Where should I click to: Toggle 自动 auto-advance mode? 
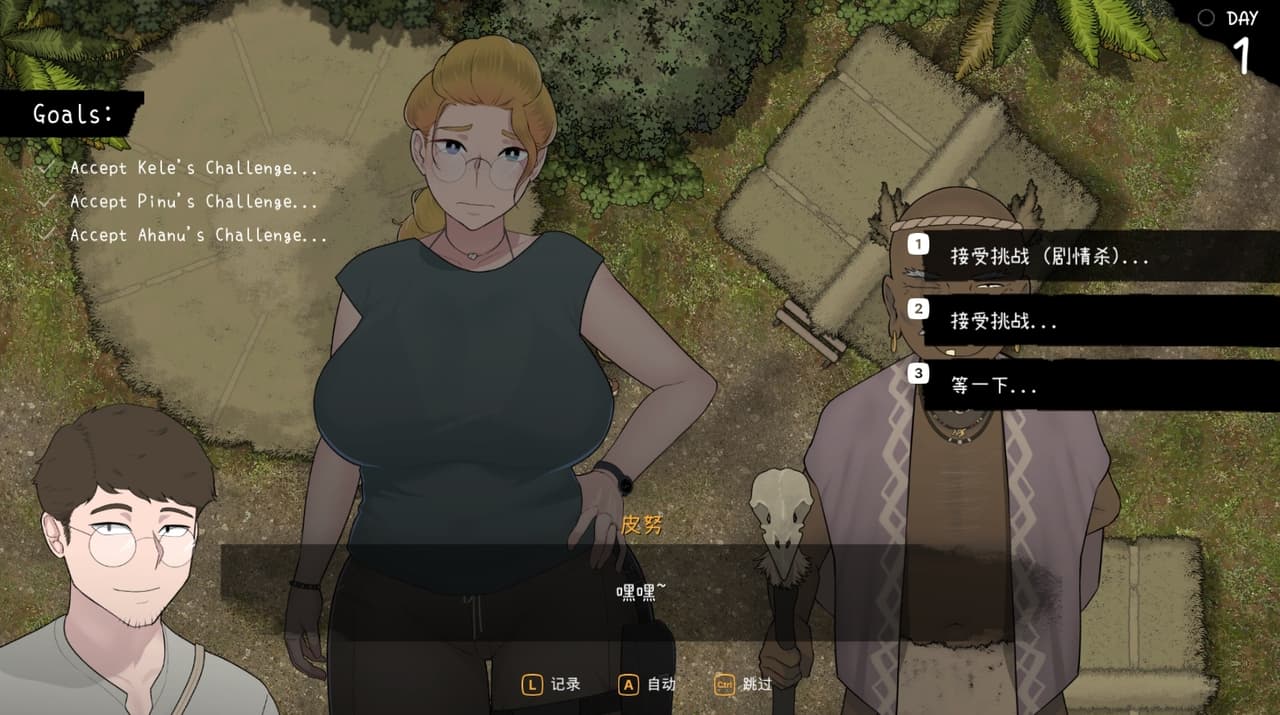(648, 685)
